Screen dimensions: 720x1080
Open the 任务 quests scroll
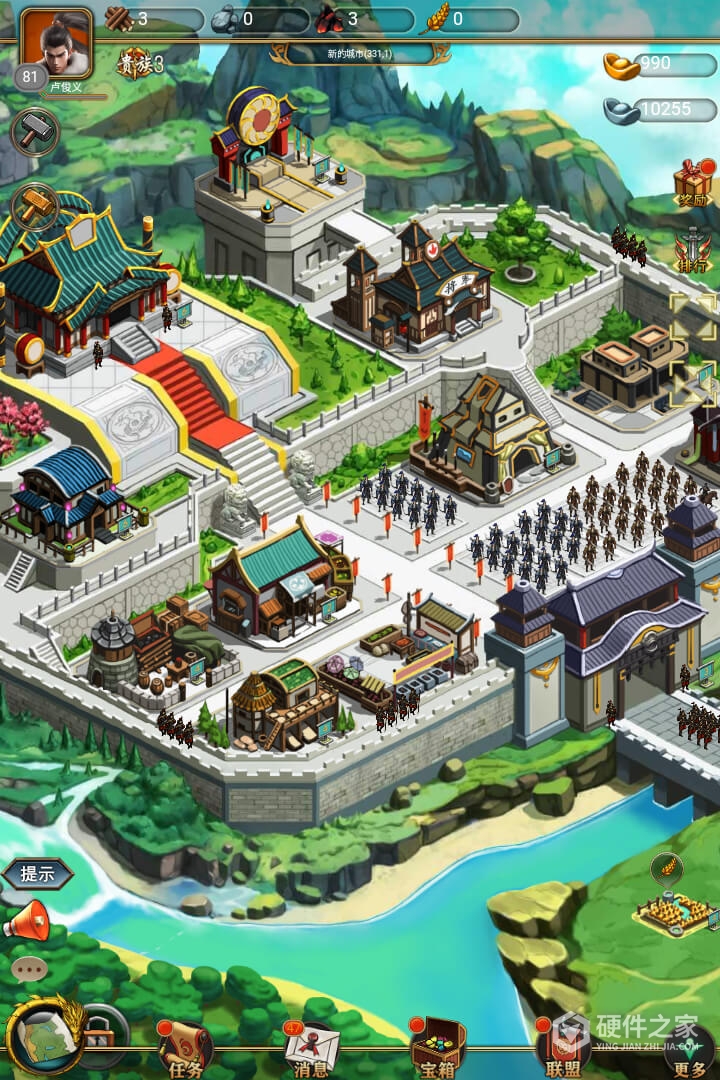(x=183, y=1049)
